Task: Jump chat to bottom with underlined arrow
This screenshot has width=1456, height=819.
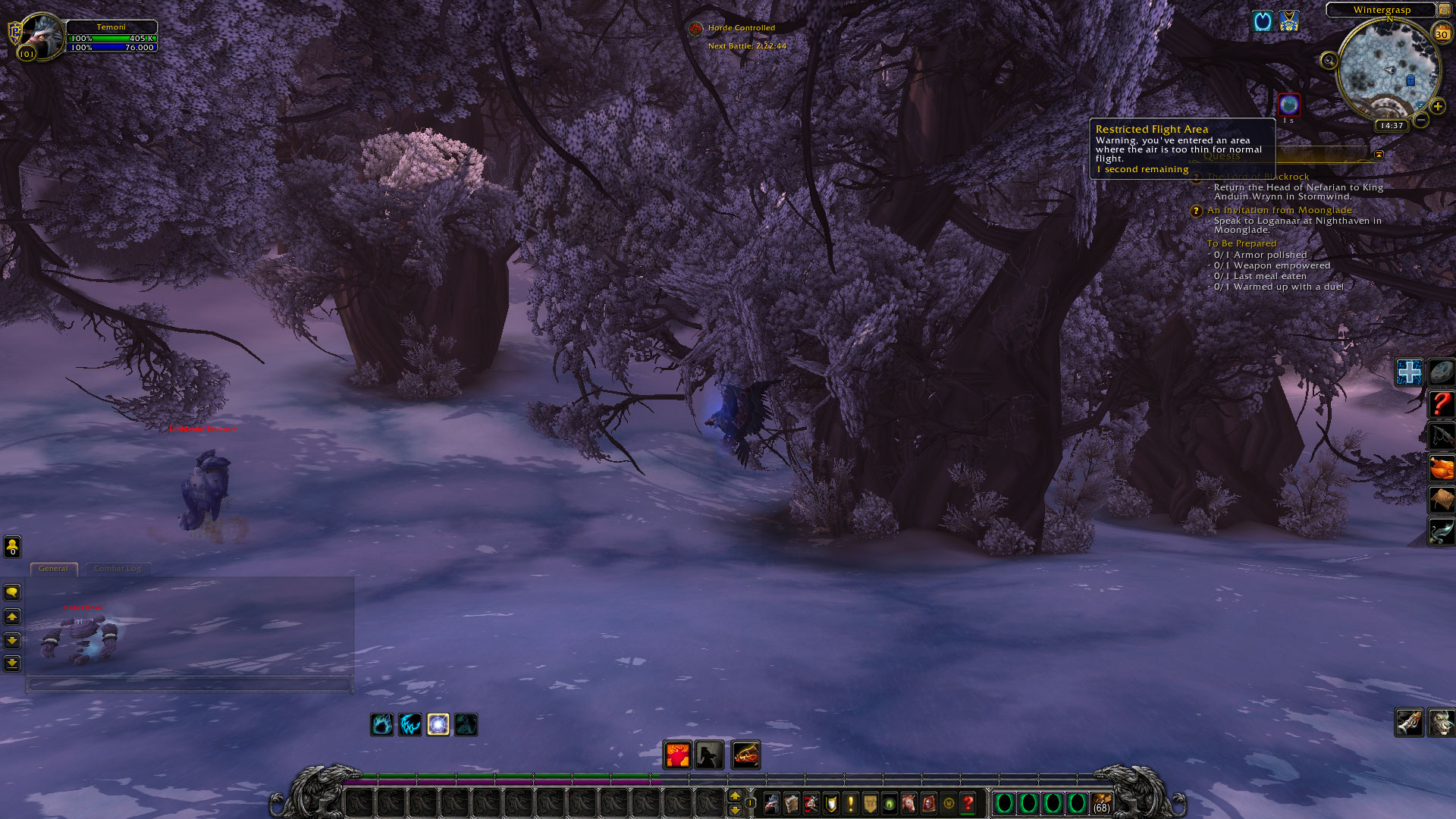Action: pos(12,664)
